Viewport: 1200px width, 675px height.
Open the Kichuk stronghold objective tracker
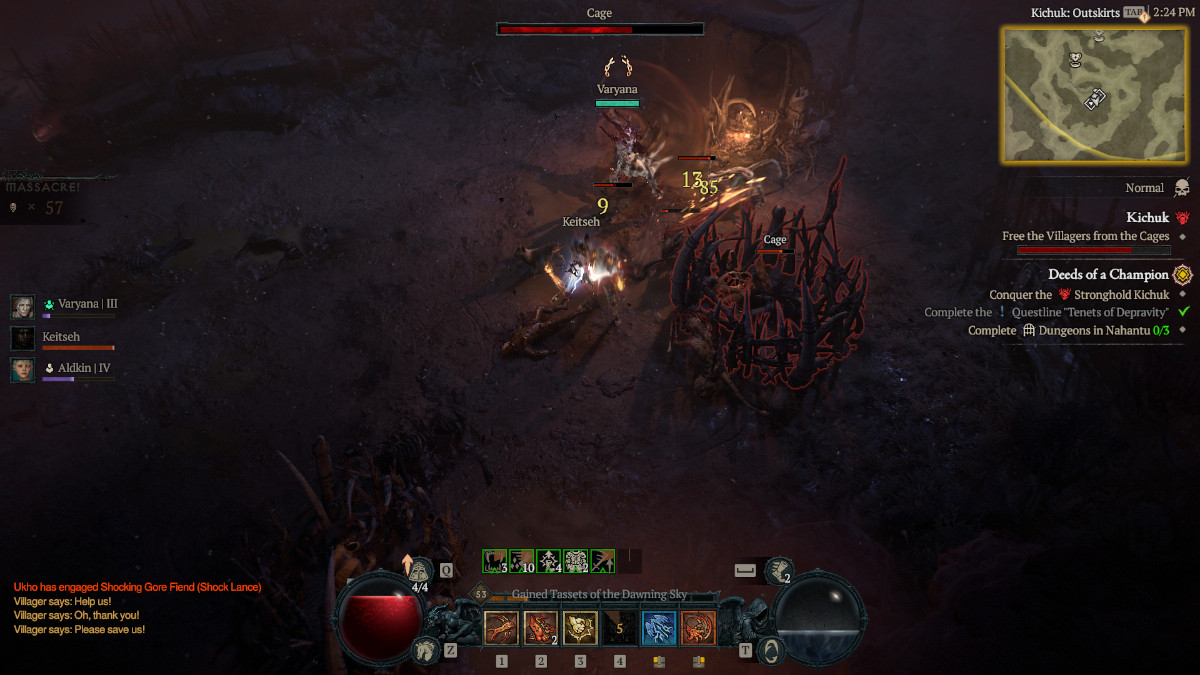1147,217
